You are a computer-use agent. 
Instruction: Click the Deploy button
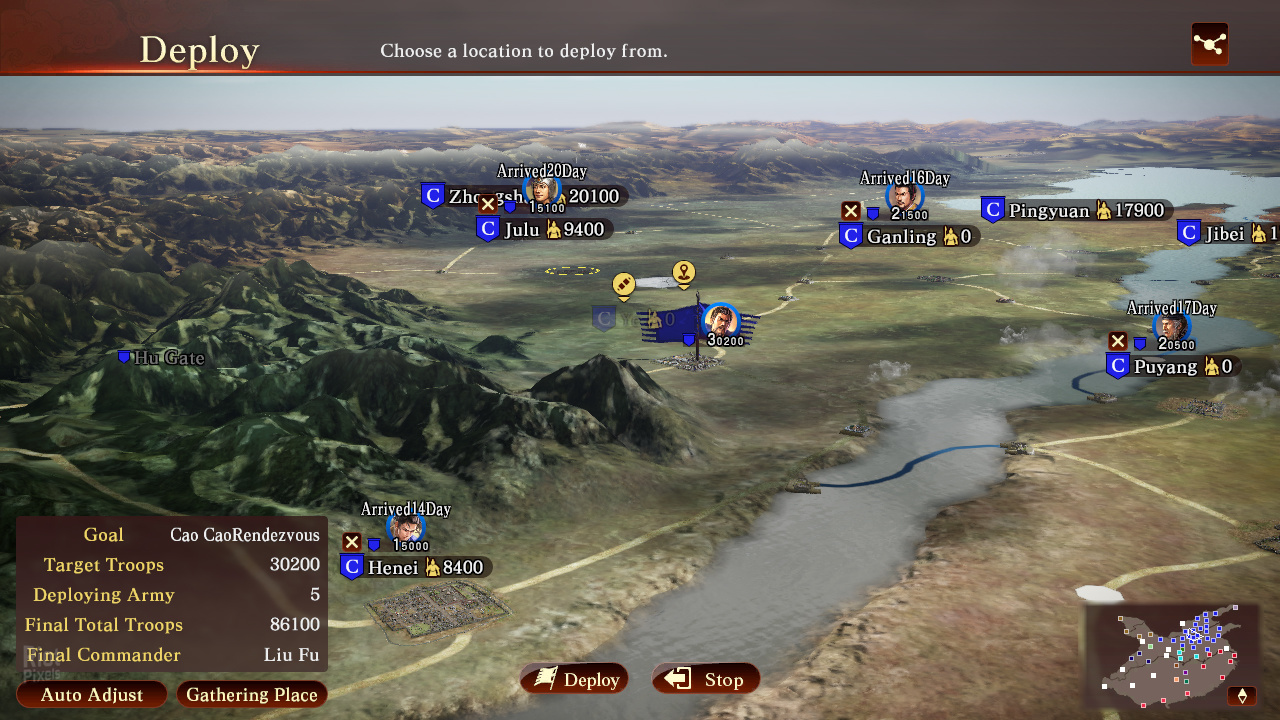pyautogui.click(x=574, y=680)
